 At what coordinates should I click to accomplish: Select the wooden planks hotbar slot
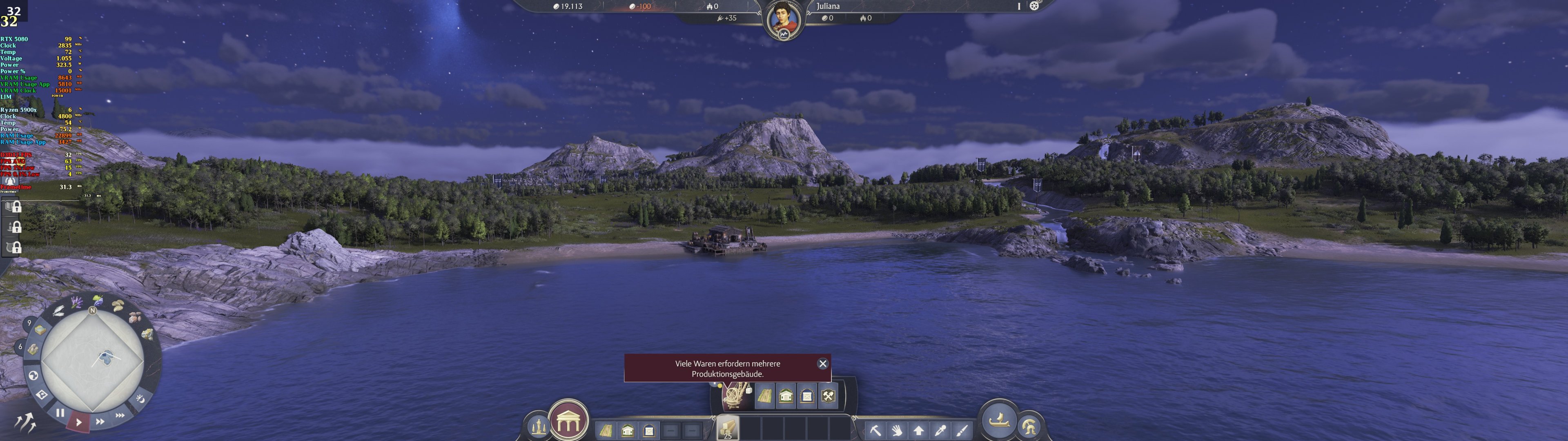728,428
